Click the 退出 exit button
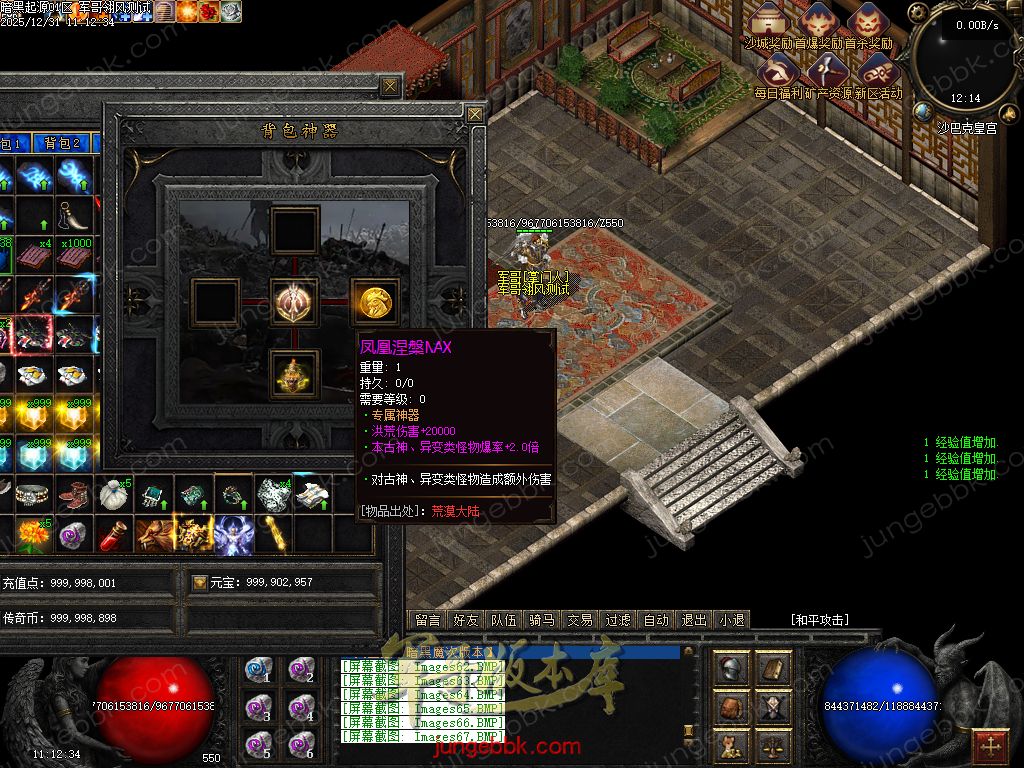Image resolution: width=1024 pixels, height=768 pixels. coord(694,620)
